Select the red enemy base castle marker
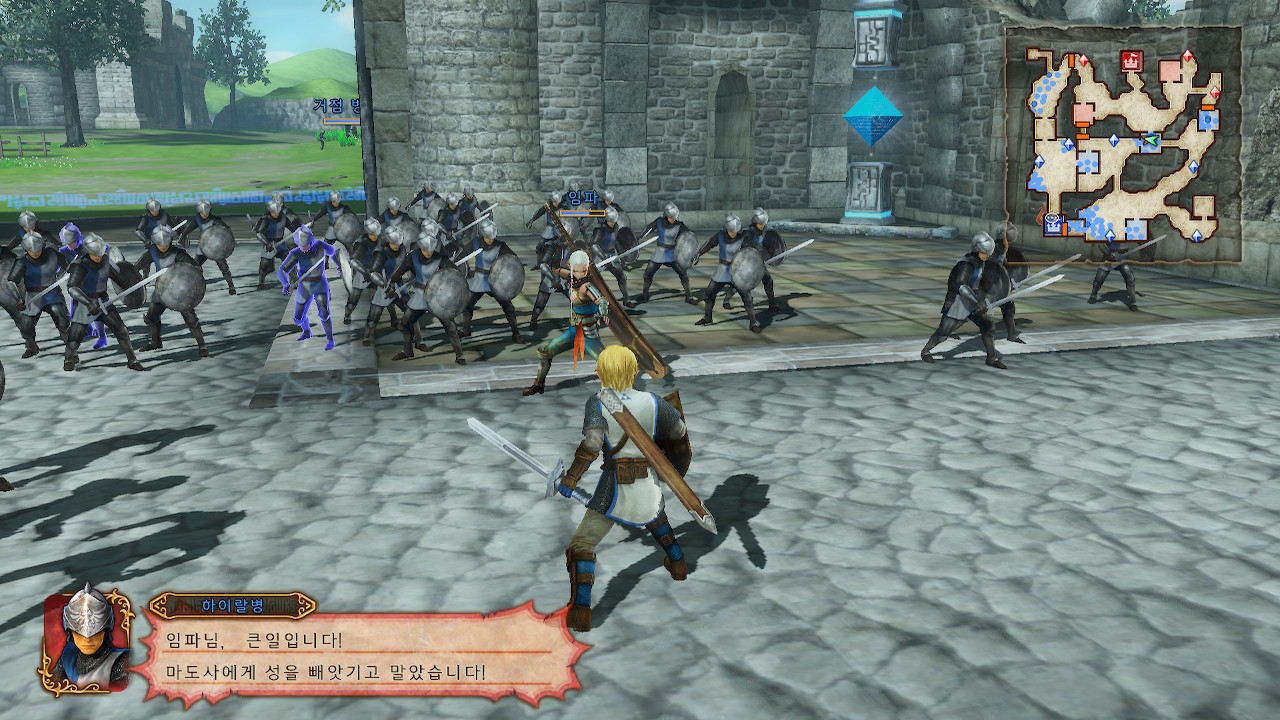 1131,60
